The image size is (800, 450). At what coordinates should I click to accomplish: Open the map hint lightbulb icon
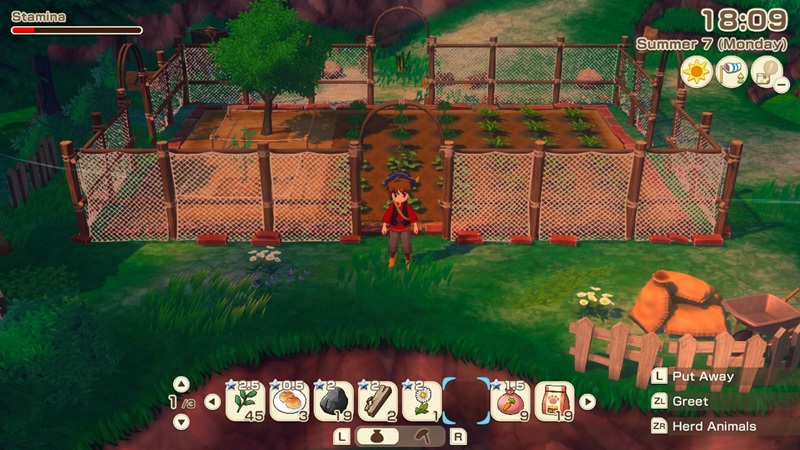(768, 72)
